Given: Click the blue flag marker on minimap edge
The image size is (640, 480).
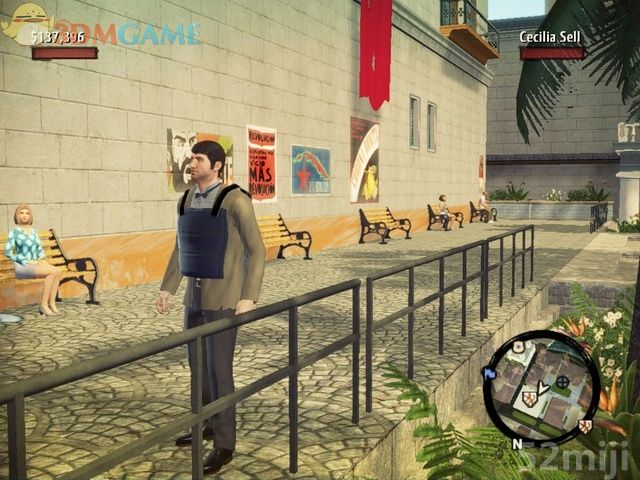Looking at the screenshot, I should [490, 373].
